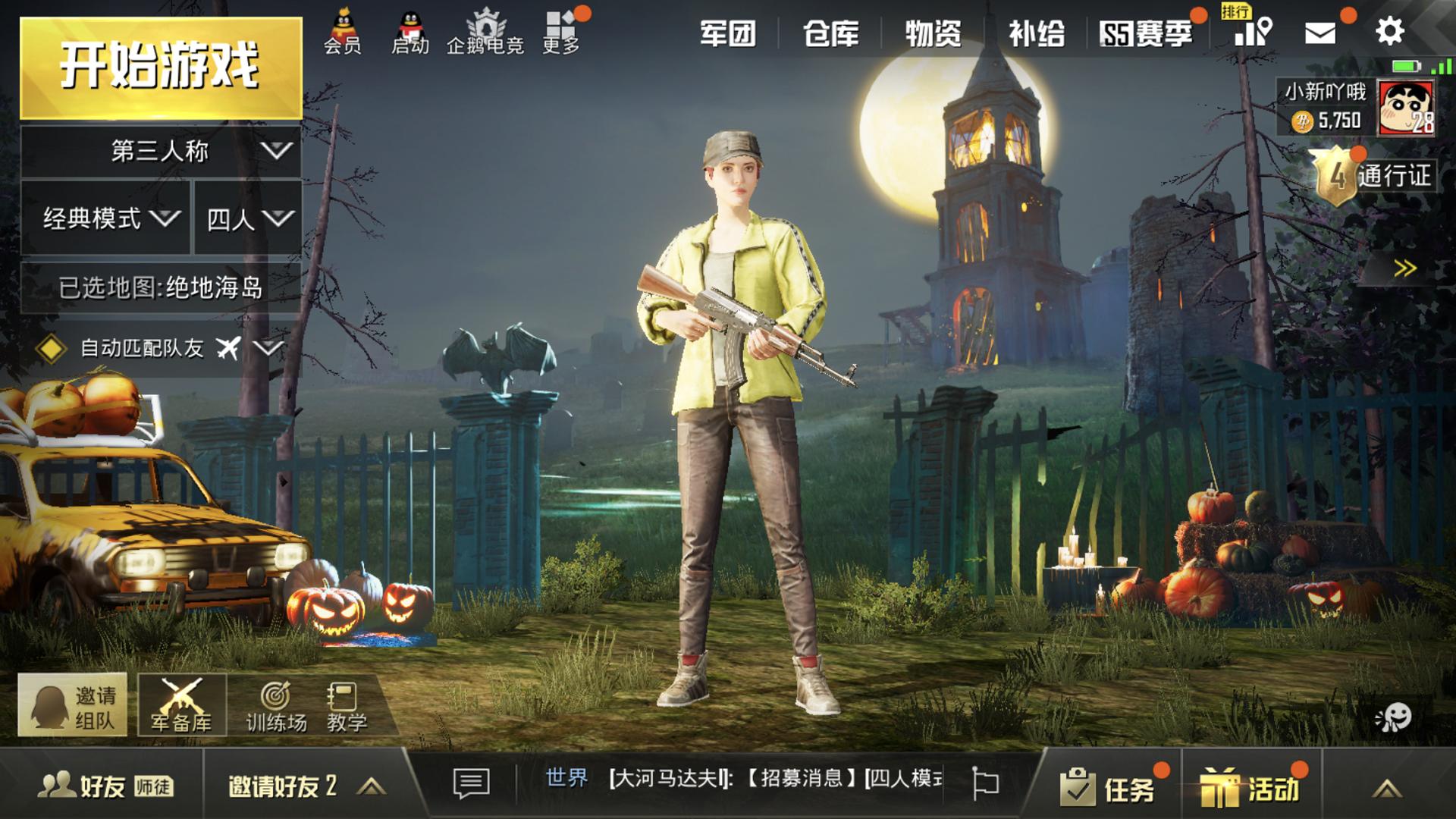Open settings with the gear icon
This screenshot has height=819, width=1456.
tap(1389, 31)
